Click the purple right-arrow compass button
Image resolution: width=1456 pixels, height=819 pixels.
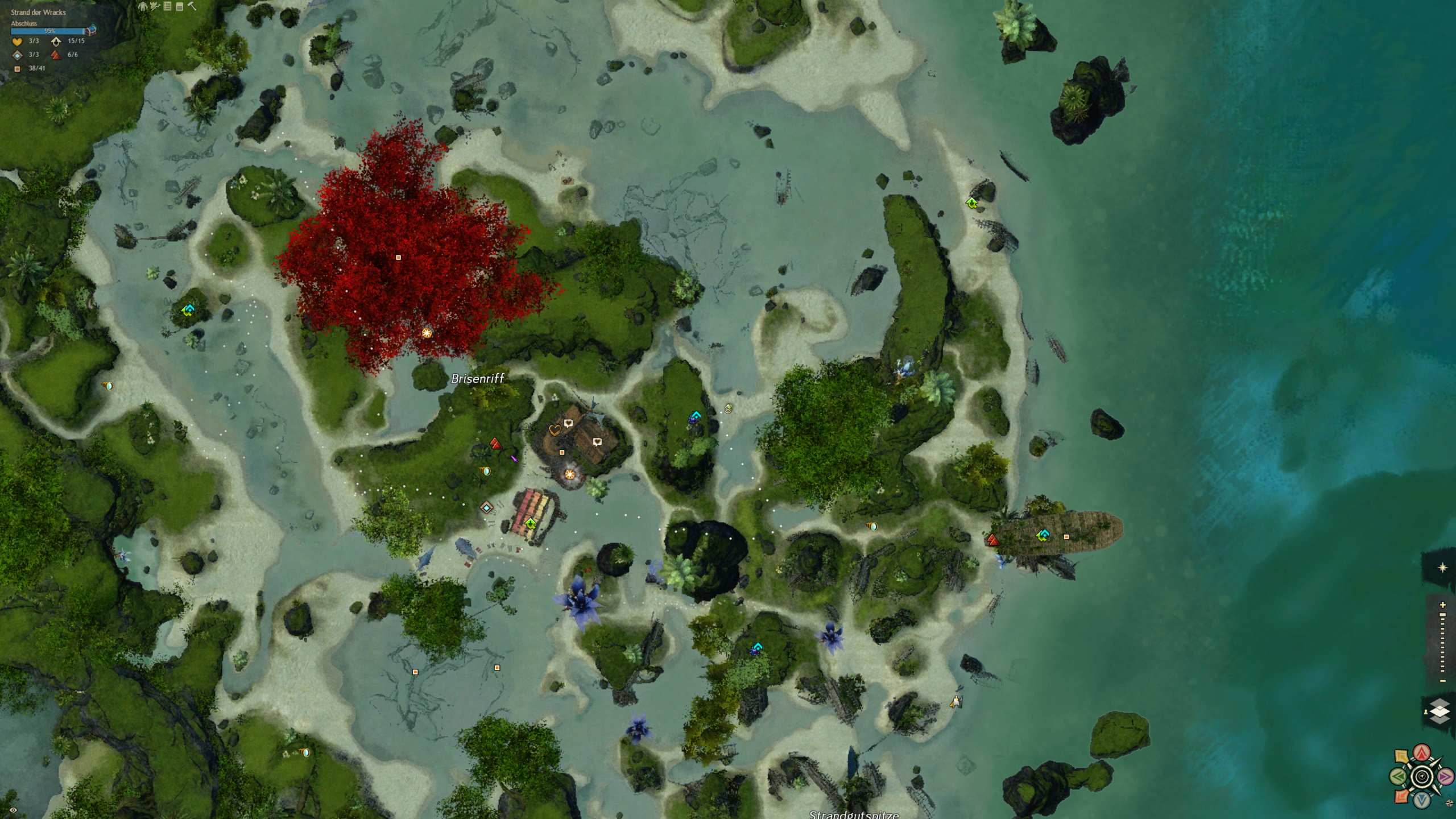click(x=1445, y=776)
